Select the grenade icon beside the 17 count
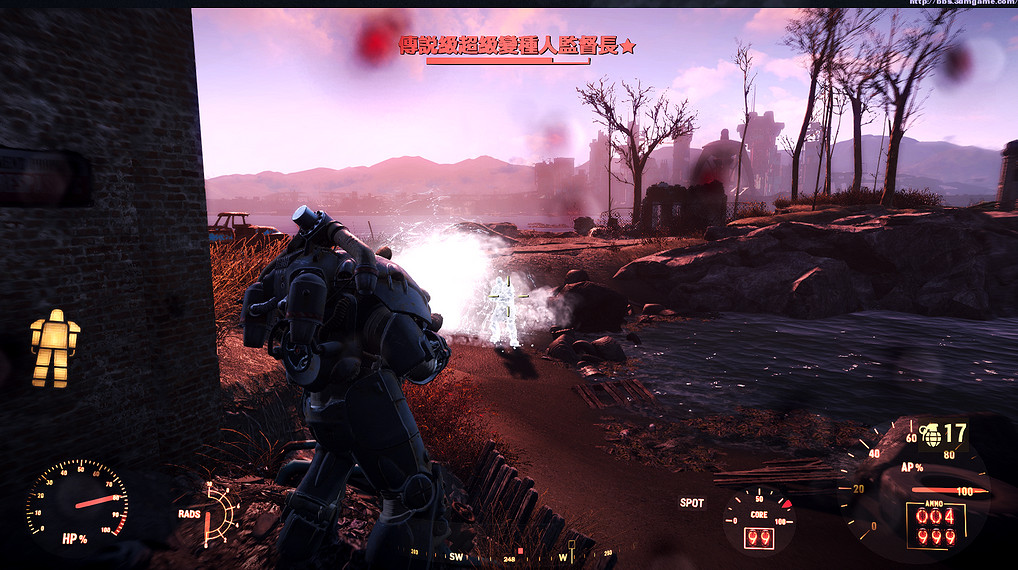The width and height of the screenshot is (1018, 570). pyautogui.click(x=931, y=434)
